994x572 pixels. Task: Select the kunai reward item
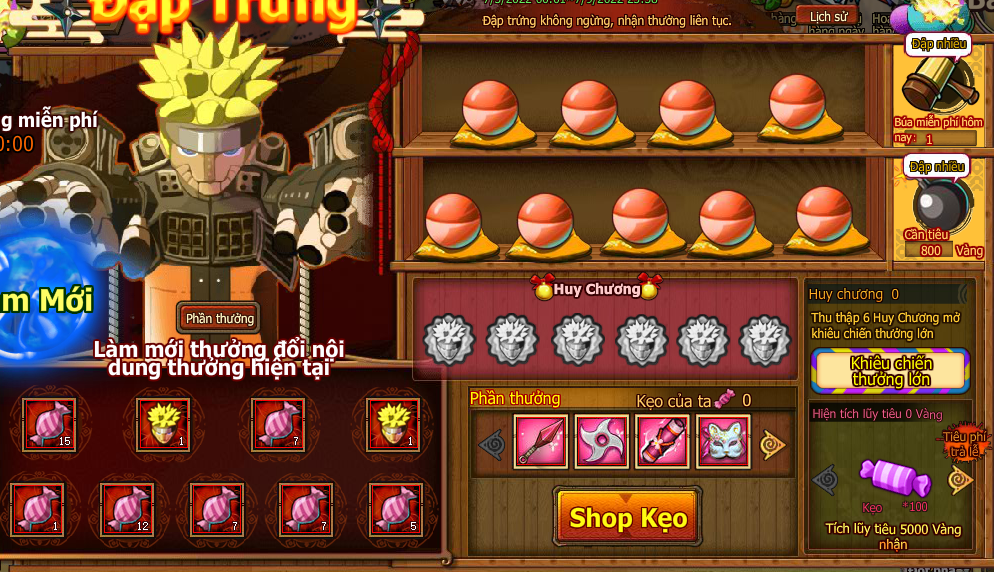540,442
